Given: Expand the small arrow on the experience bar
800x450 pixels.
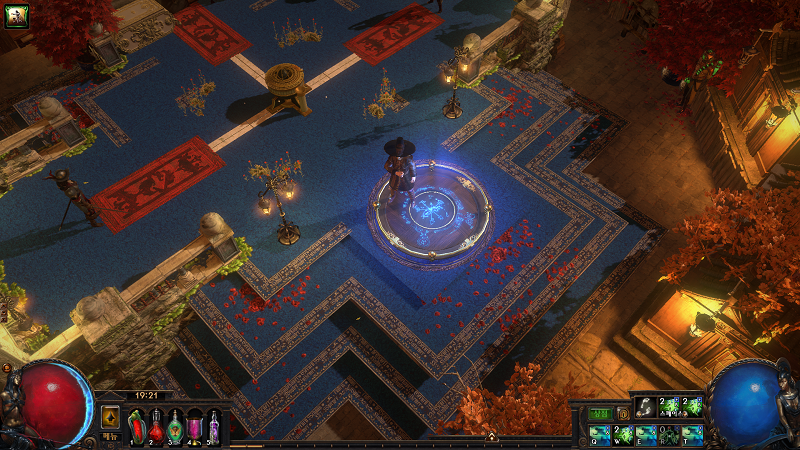Looking at the screenshot, I should pos(492,436).
